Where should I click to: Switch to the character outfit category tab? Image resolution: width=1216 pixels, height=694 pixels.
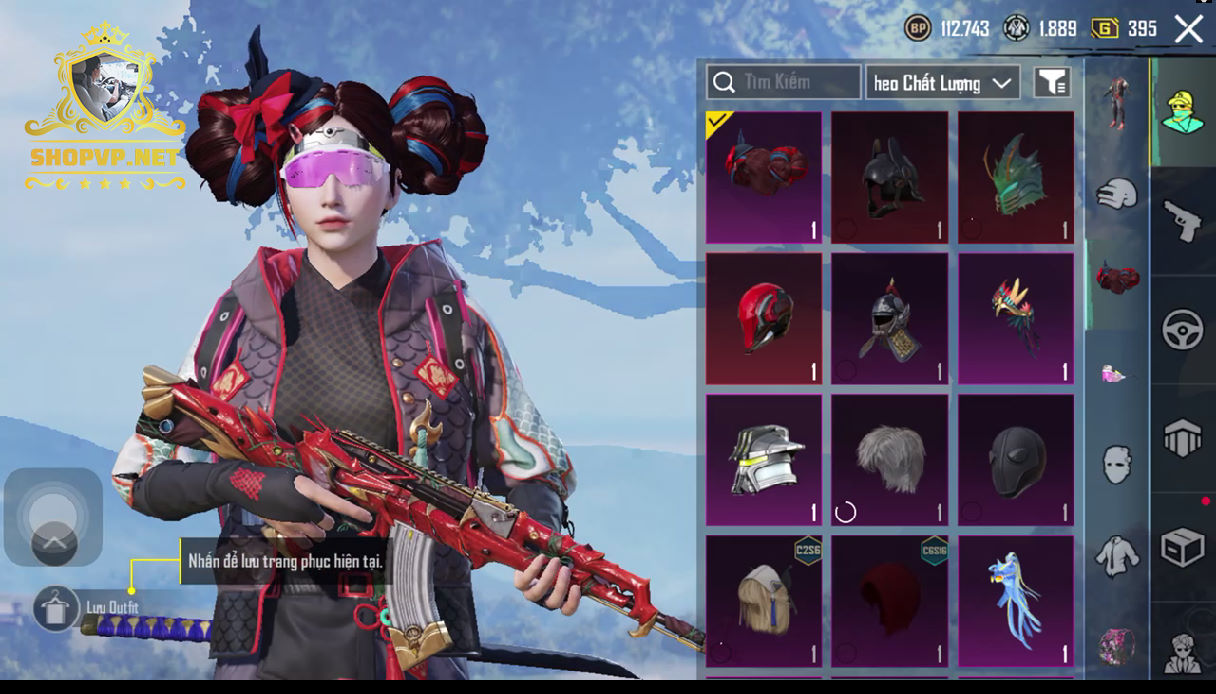(1182, 111)
